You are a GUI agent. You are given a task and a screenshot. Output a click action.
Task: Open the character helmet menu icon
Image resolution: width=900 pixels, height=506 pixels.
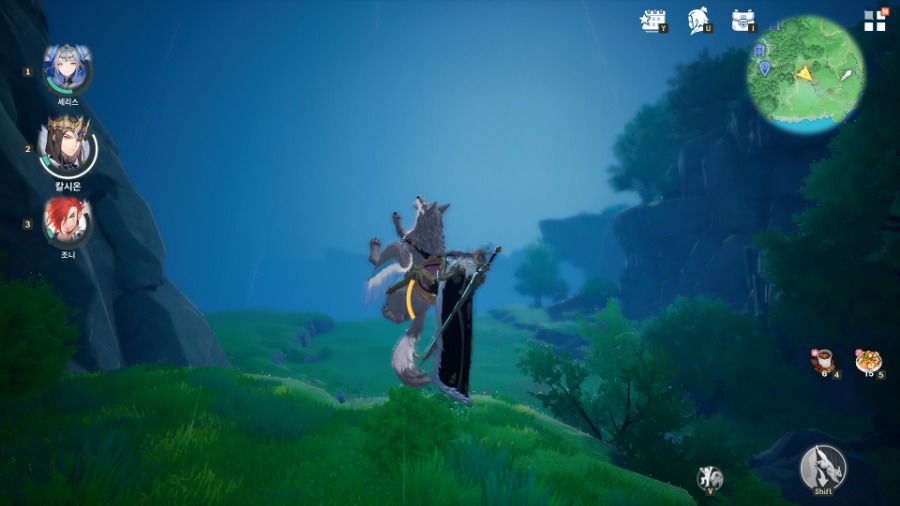click(698, 20)
